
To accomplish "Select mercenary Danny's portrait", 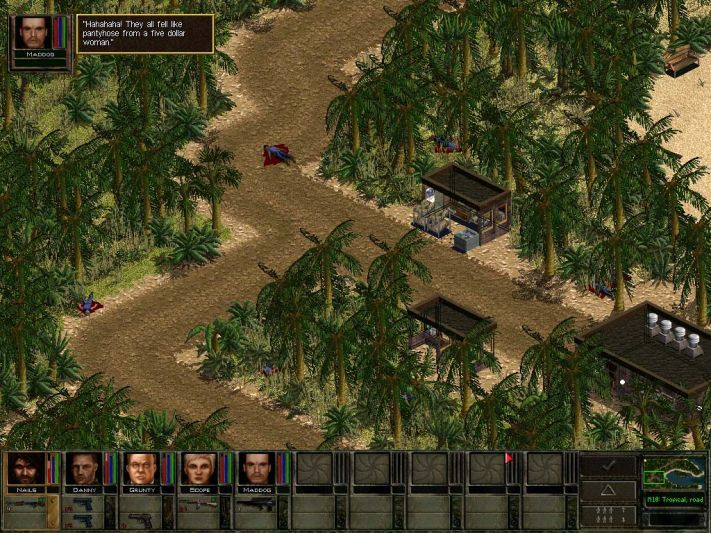I will click(x=82, y=468).
